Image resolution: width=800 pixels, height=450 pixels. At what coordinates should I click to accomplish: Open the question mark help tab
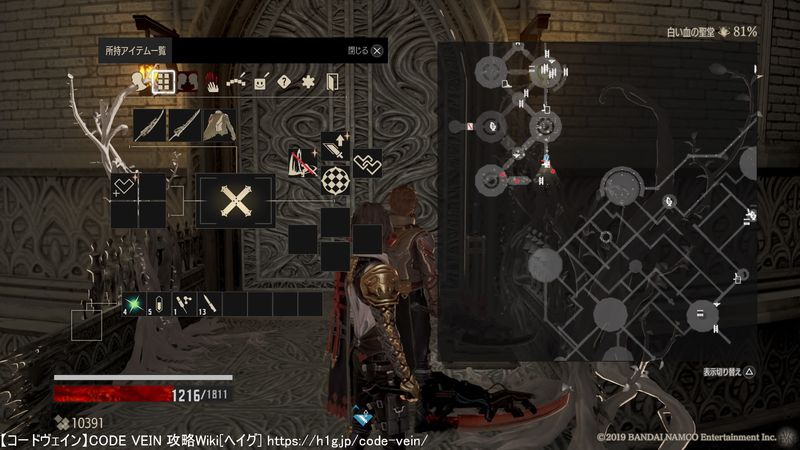coord(284,83)
